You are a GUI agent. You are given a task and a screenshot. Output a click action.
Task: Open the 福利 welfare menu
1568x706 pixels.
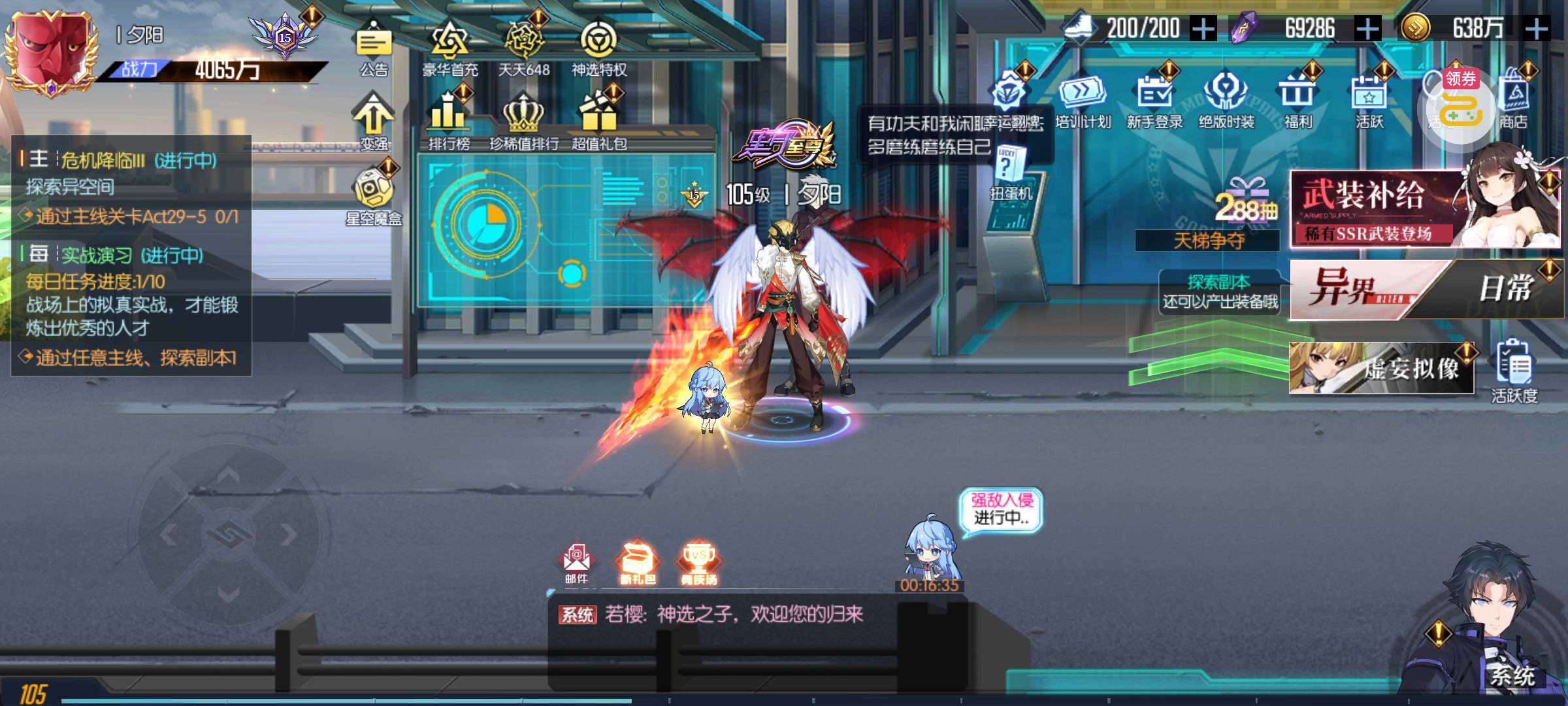pos(1298,98)
